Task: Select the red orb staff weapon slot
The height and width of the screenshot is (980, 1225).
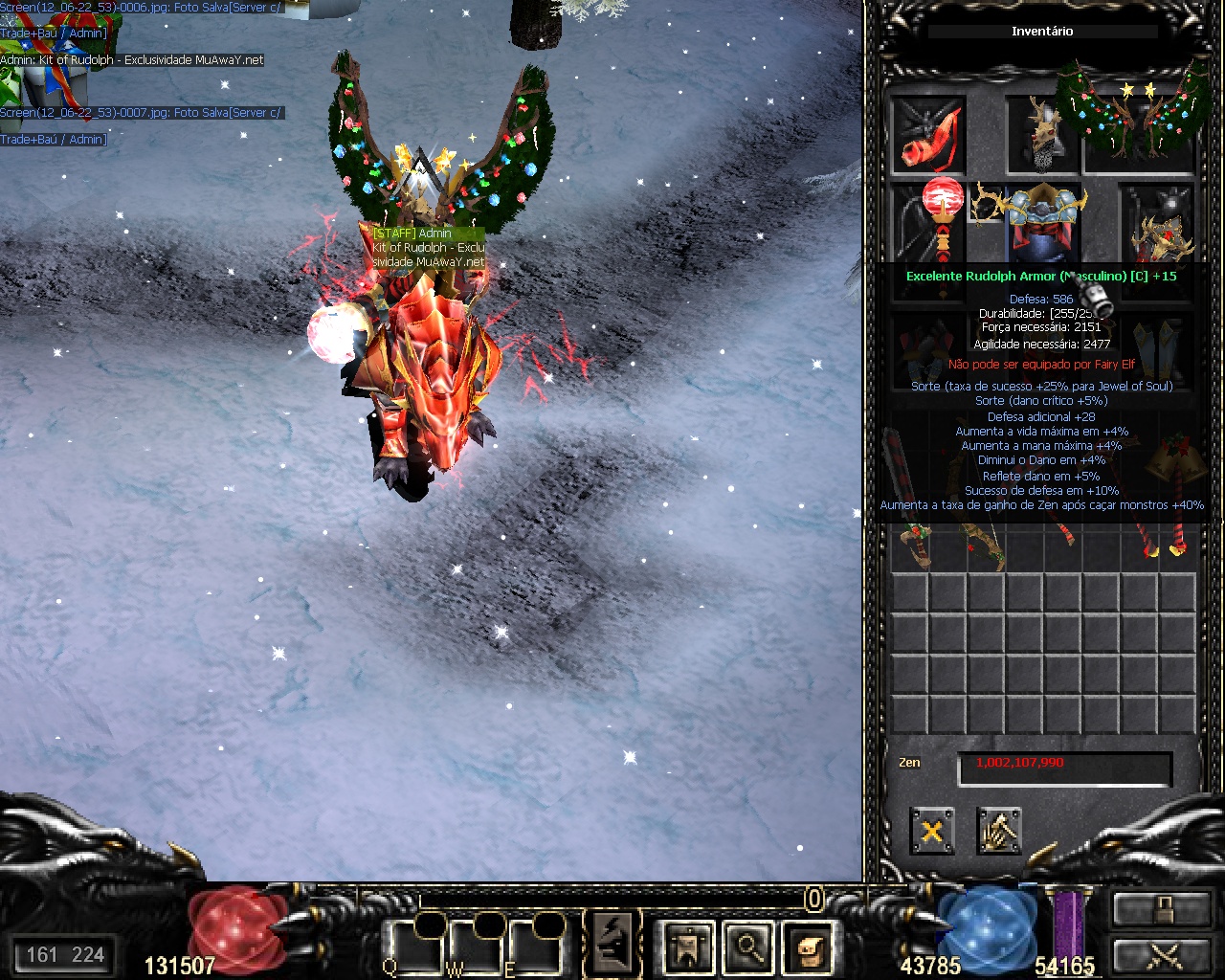Action: (x=942, y=218)
